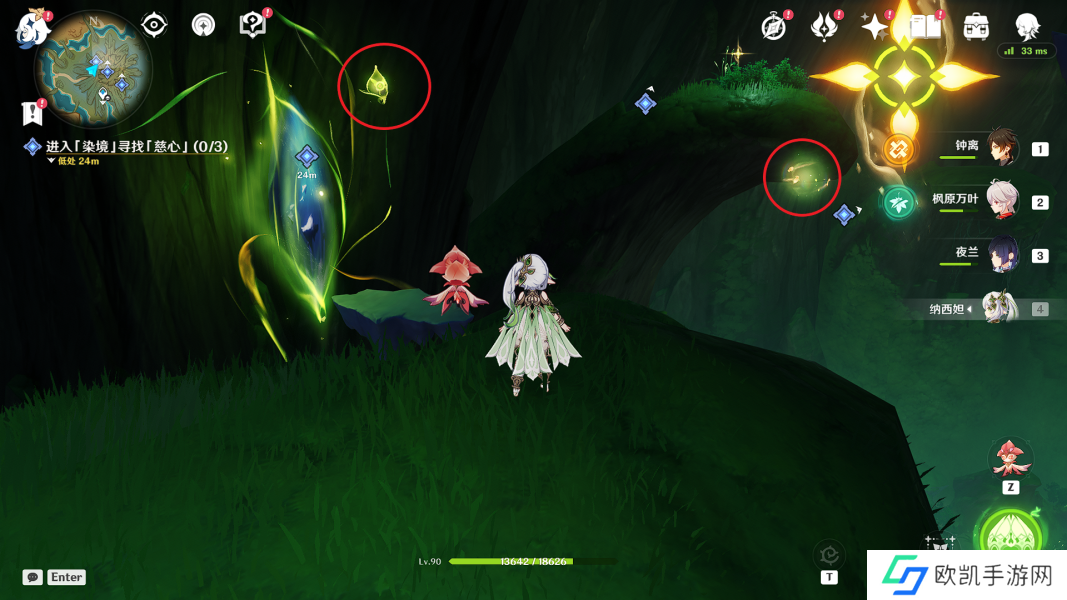The height and width of the screenshot is (600, 1067).
Task: Open the backpack inventory
Action: click(977, 27)
